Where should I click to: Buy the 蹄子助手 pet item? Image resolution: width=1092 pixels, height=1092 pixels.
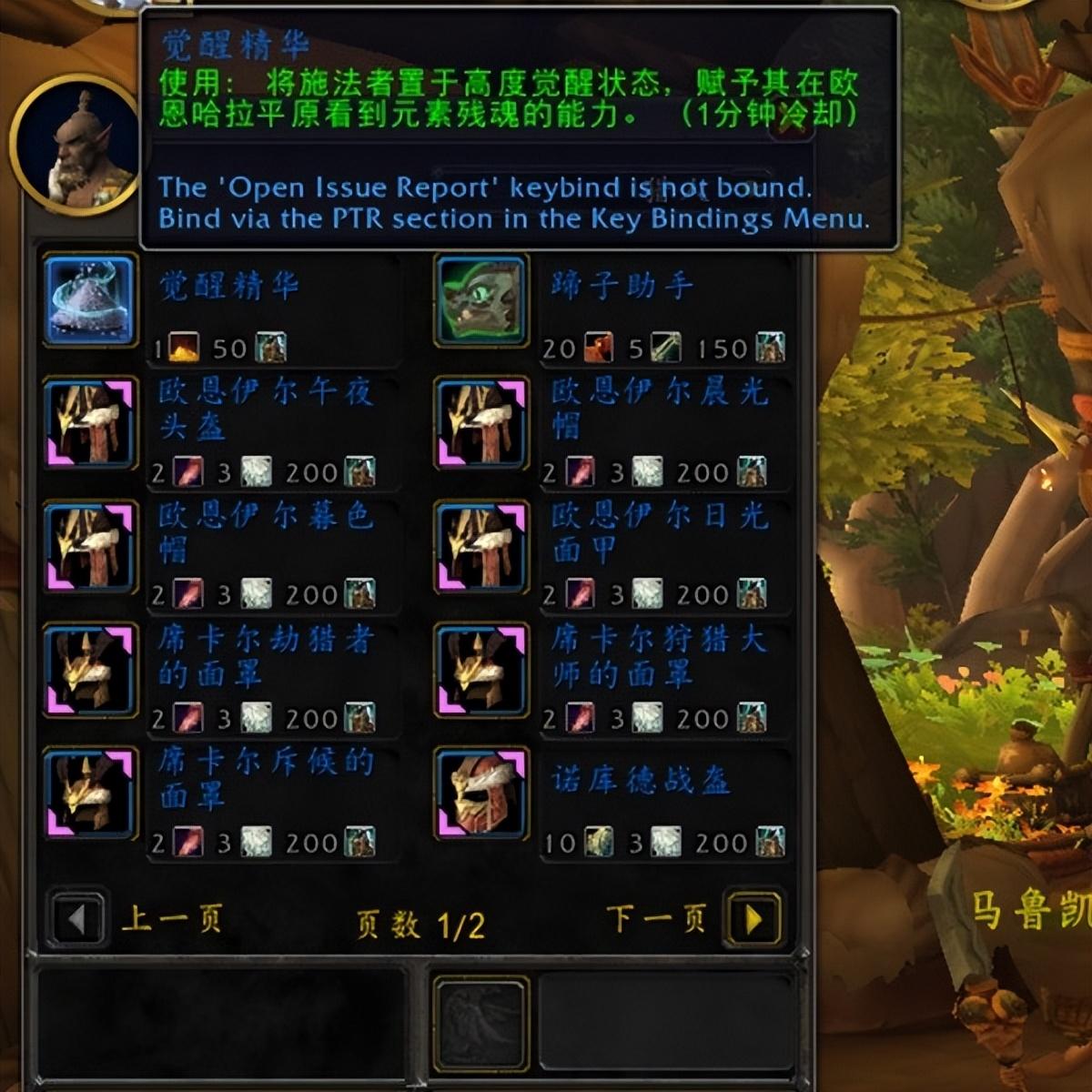pyautogui.click(x=481, y=301)
